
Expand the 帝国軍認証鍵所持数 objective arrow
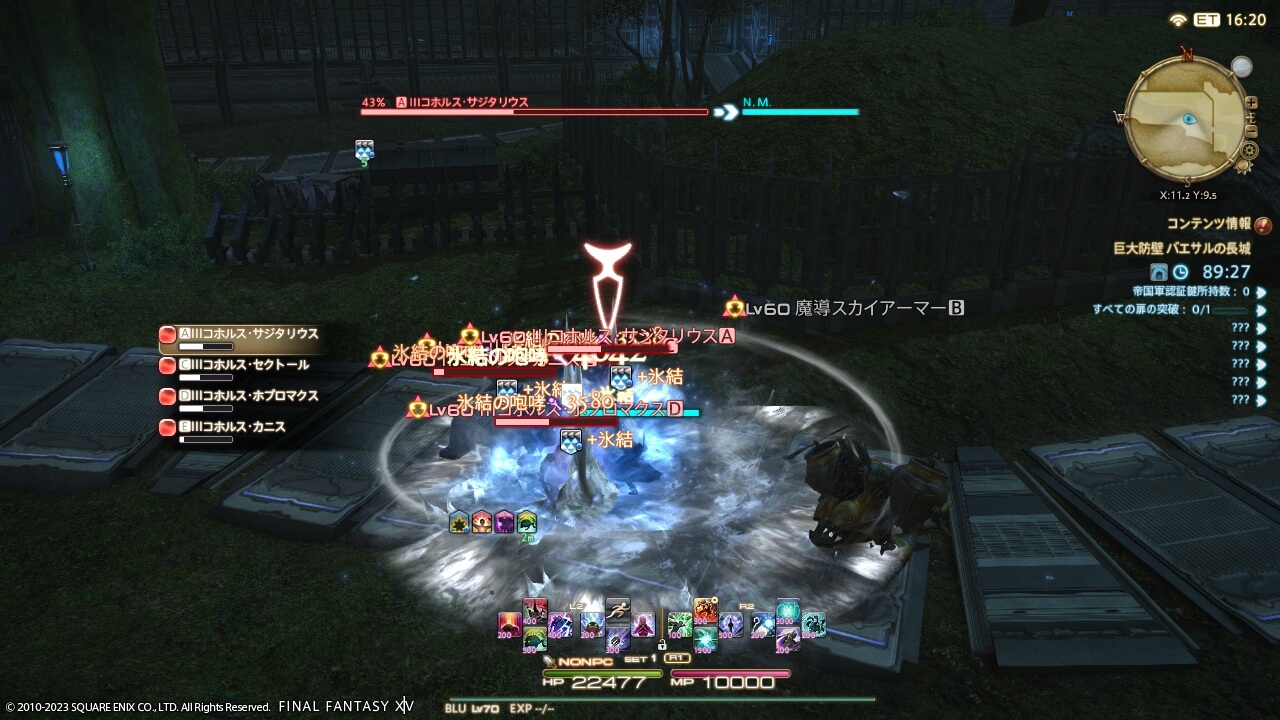1260,292
